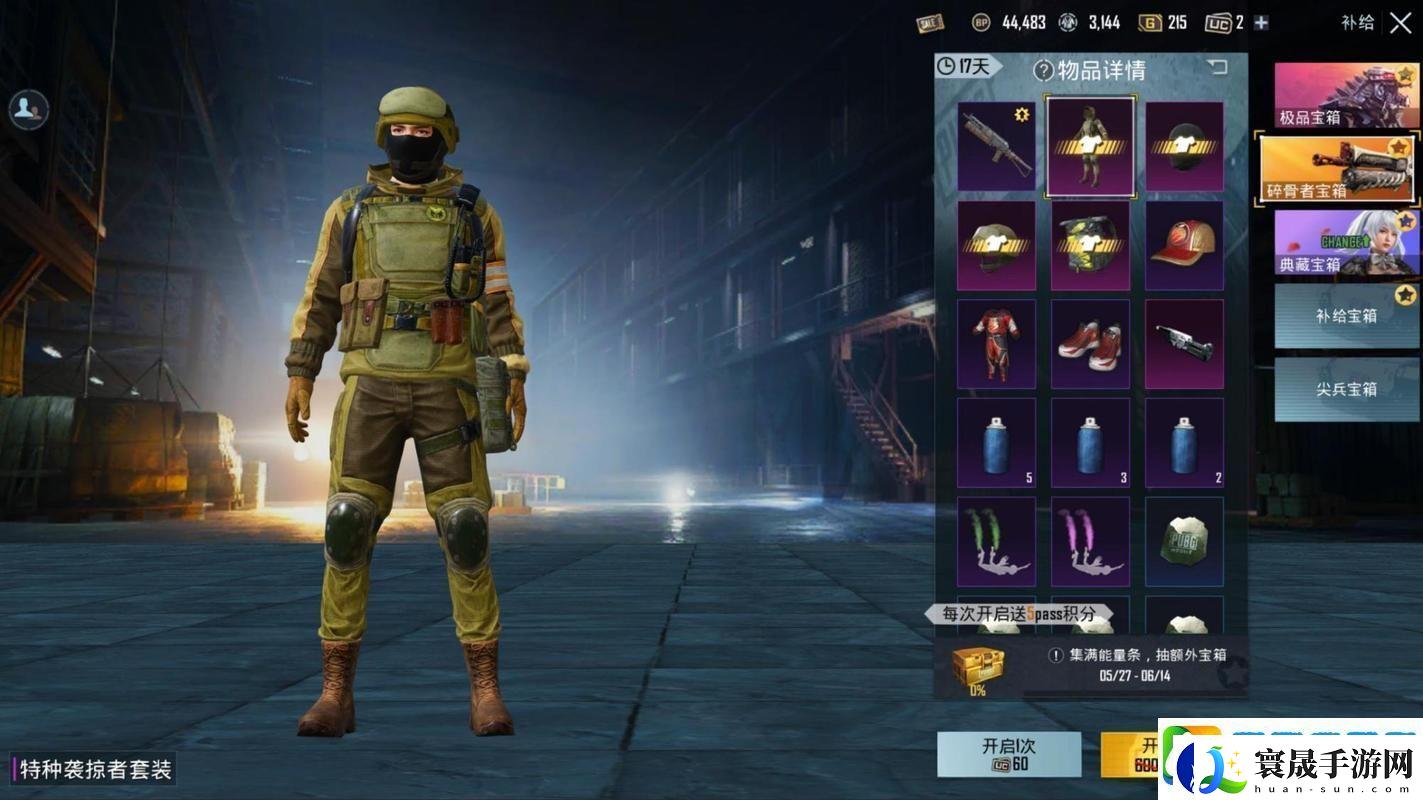Viewport: 1423px width, 800px height.
Task: Select the green parachute trail item
Action: coord(996,542)
